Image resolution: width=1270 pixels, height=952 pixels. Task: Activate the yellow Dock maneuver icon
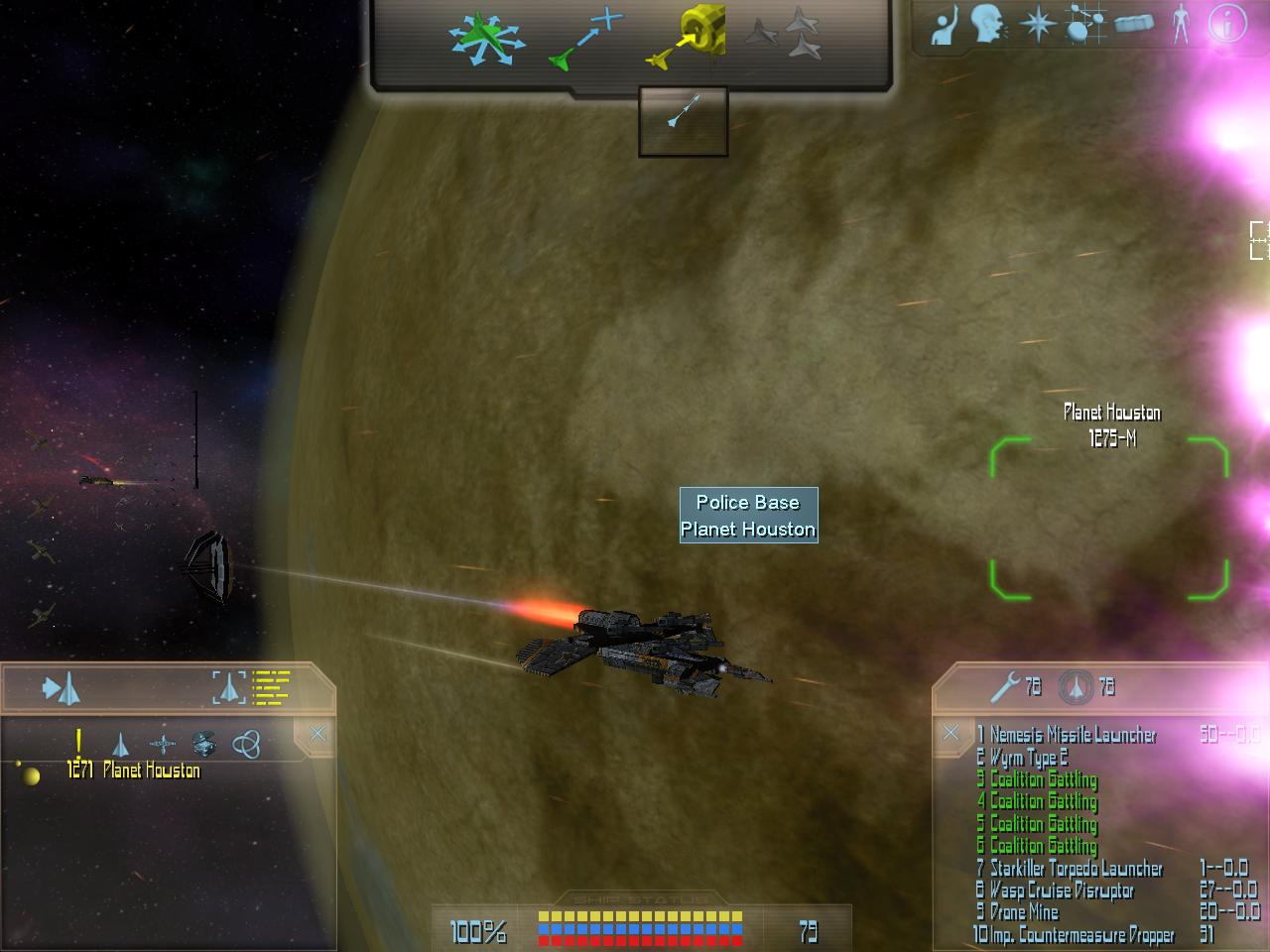point(687,40)
